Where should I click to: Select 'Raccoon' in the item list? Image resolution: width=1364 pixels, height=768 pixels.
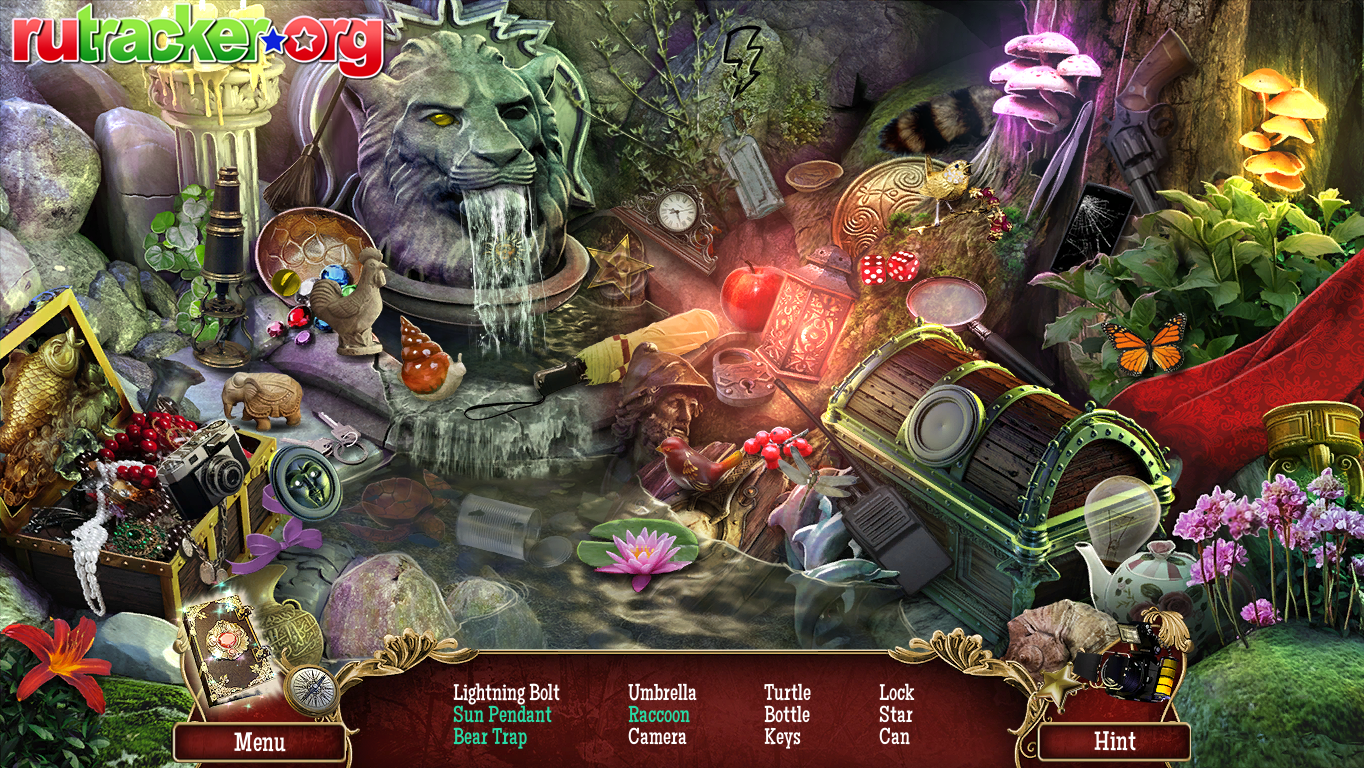tap(659, 715)
